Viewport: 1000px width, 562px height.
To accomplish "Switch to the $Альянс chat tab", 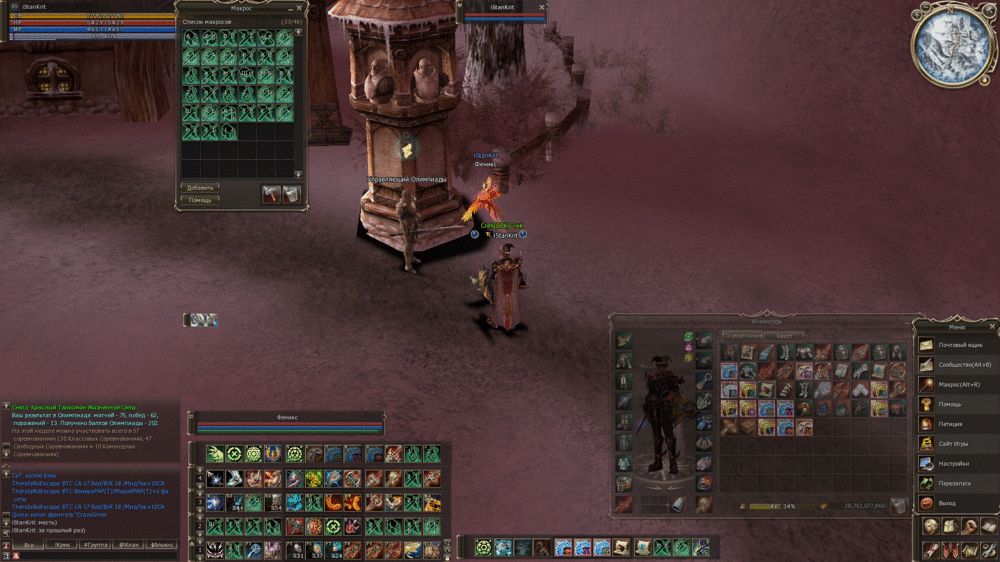I will coord(162,545).
